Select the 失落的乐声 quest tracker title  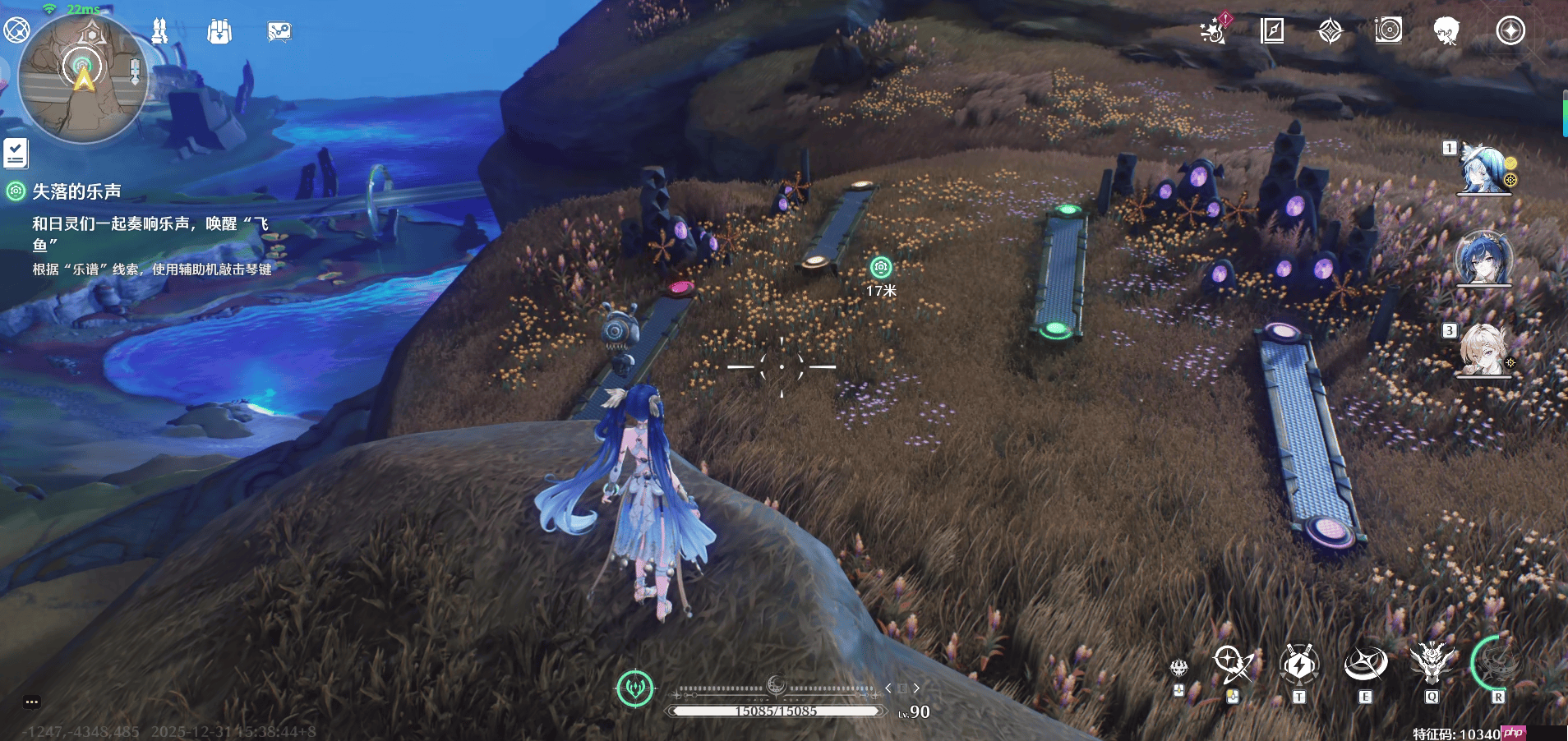coord(76,191)
